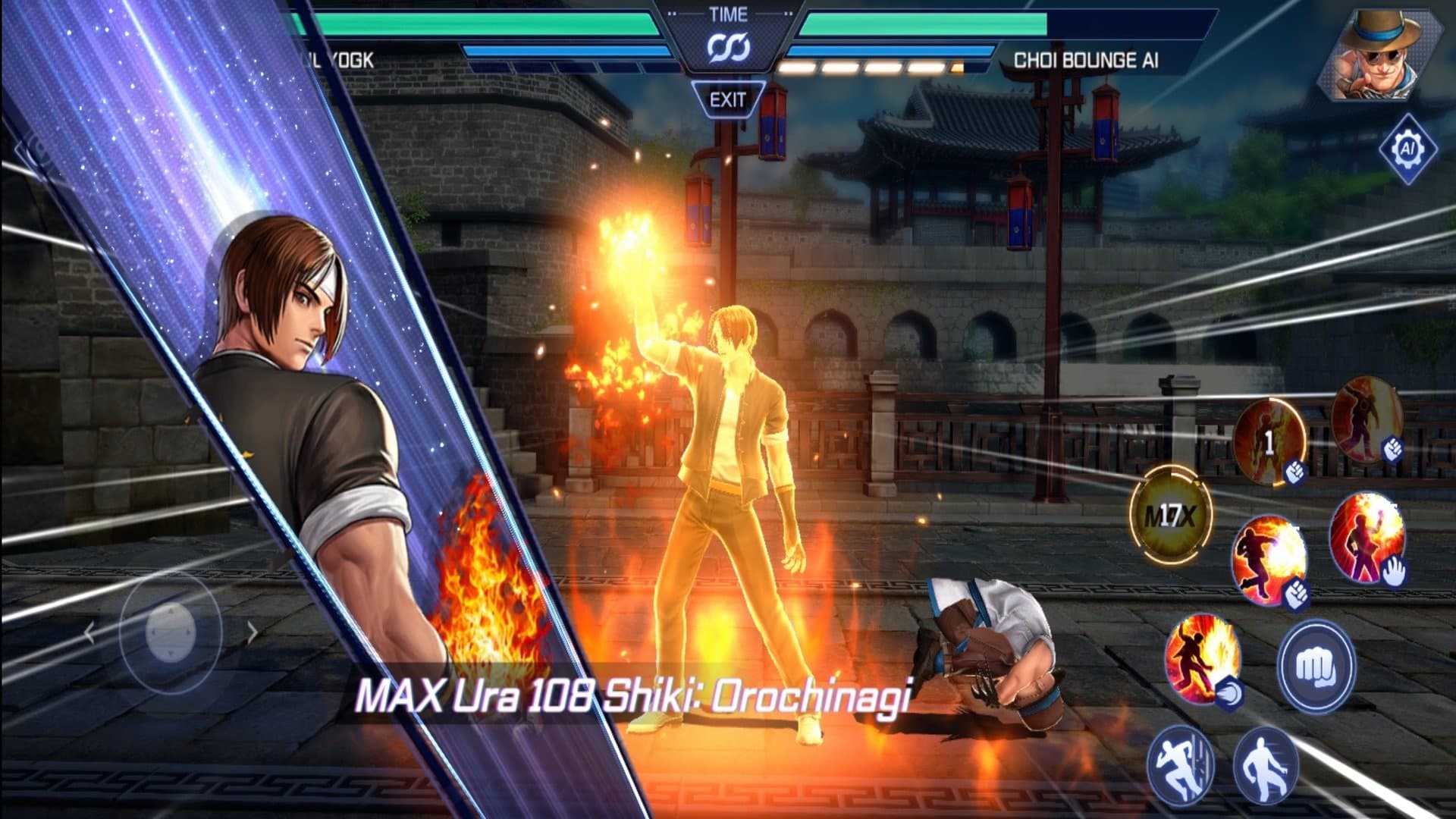The image size is (1456, 819).
Task: Trigger the flame skill with open-hand badge
Action: (1367, 539)
